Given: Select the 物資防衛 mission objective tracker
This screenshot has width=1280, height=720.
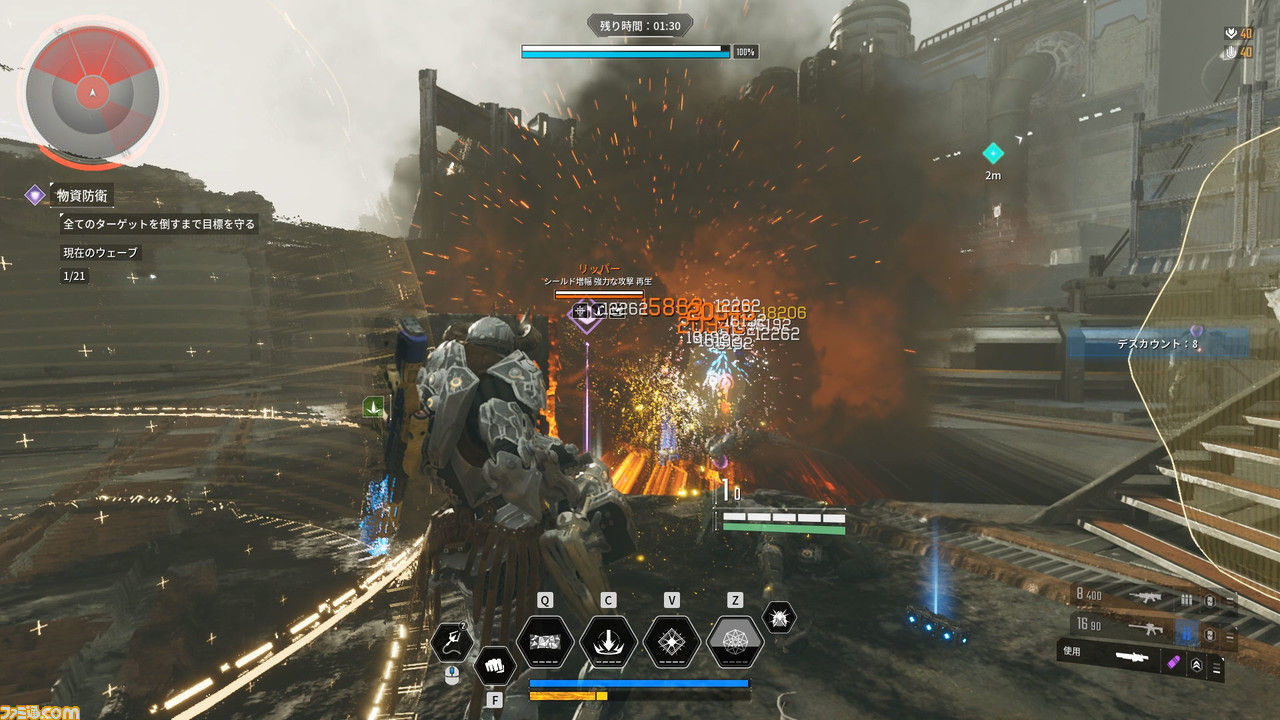Looking at the screenshot, I should tap(83, 195).
